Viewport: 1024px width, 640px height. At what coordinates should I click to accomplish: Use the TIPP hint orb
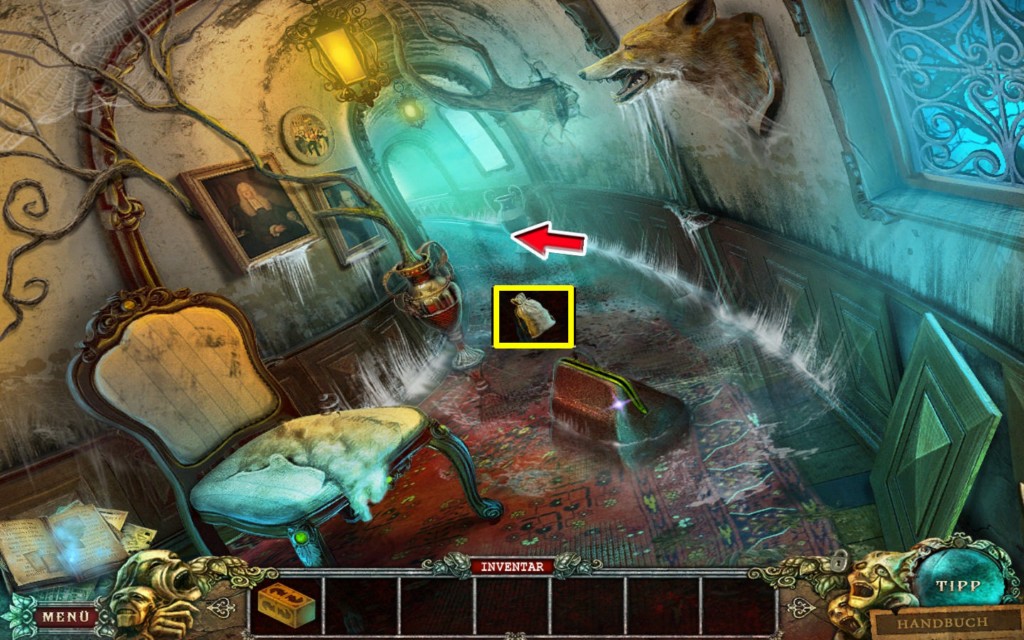point(956,587)
